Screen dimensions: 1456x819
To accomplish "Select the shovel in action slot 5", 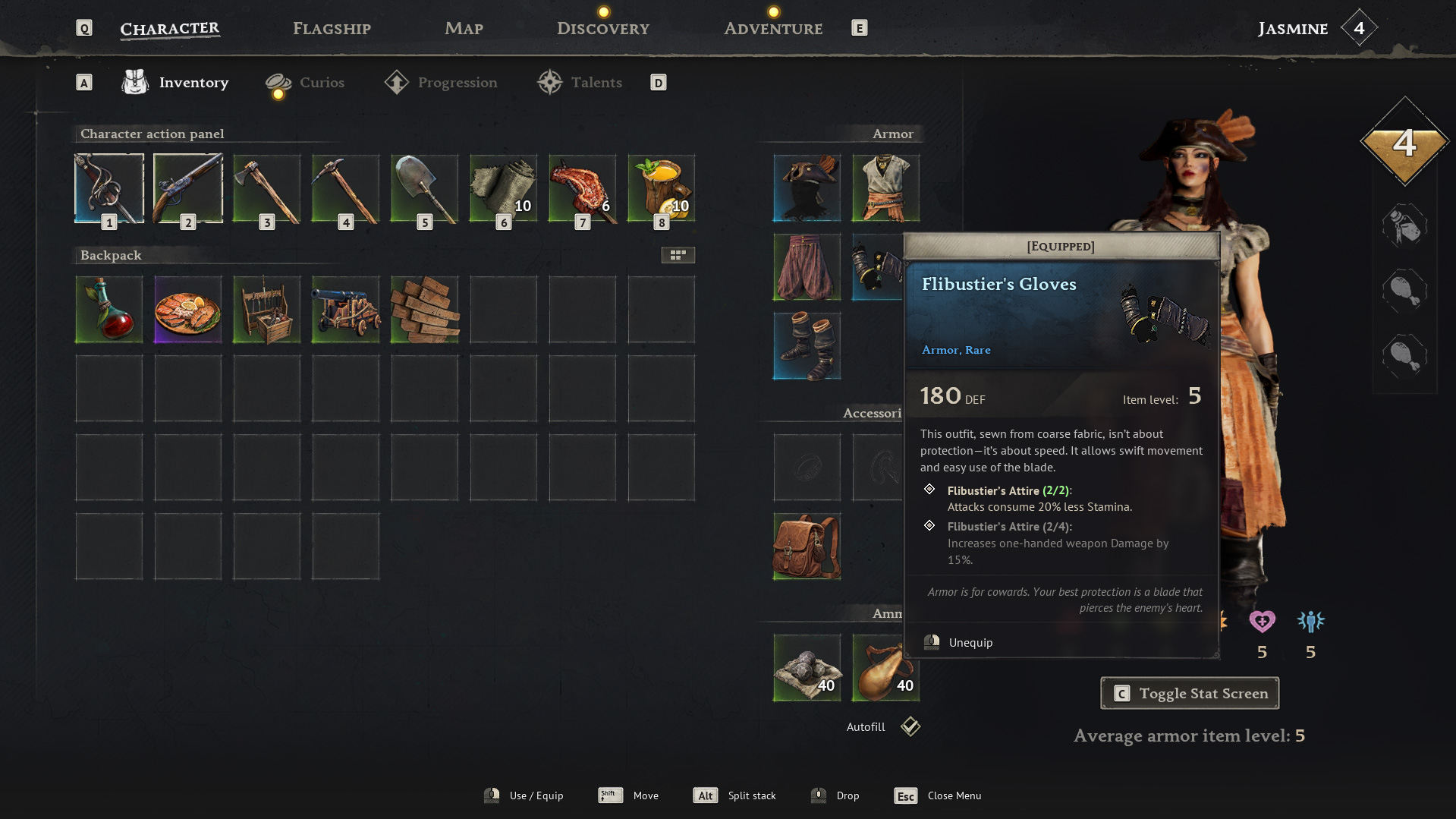I will click(x=424, y=187).
